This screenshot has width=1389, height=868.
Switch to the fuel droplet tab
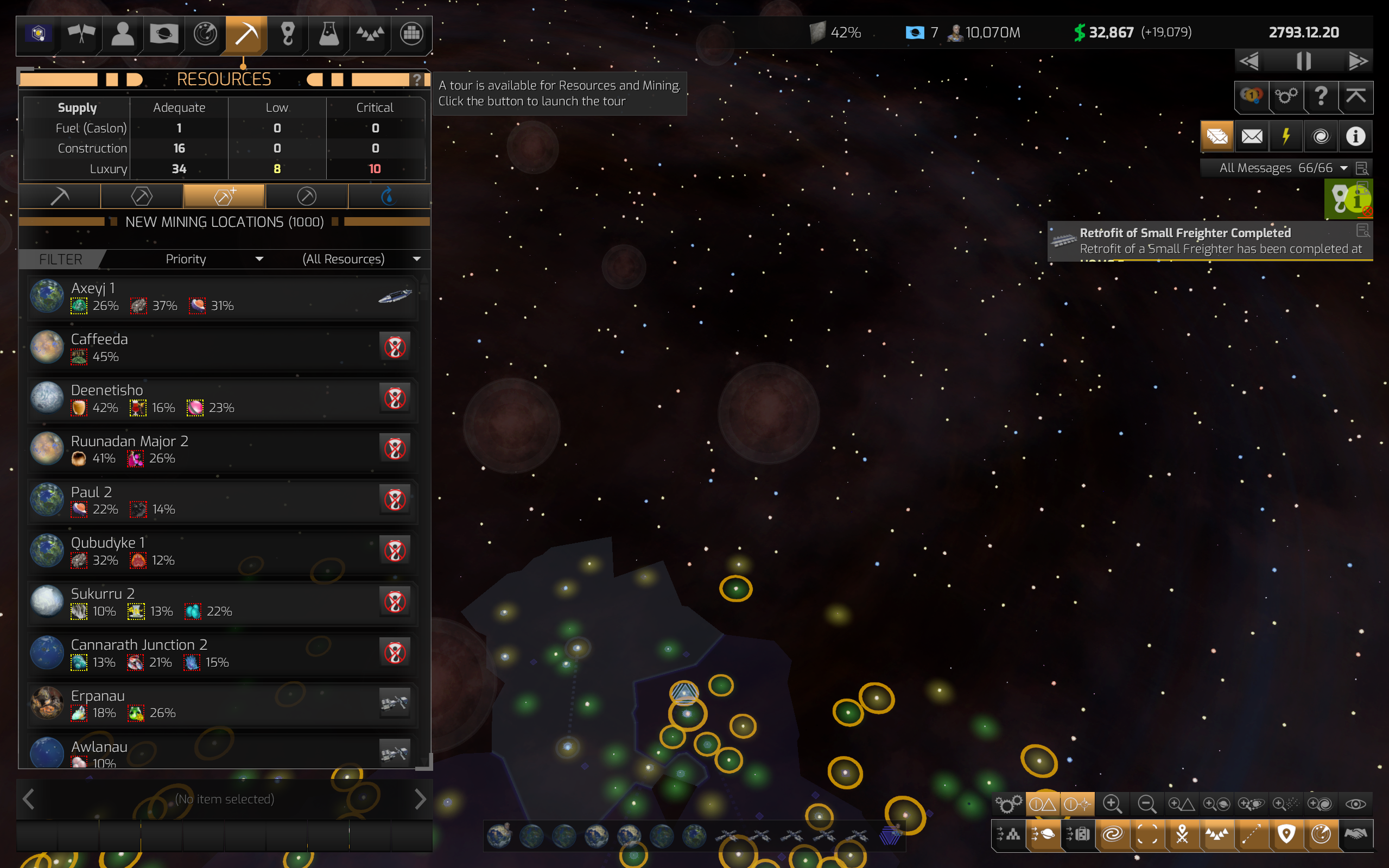click(389, 197)
